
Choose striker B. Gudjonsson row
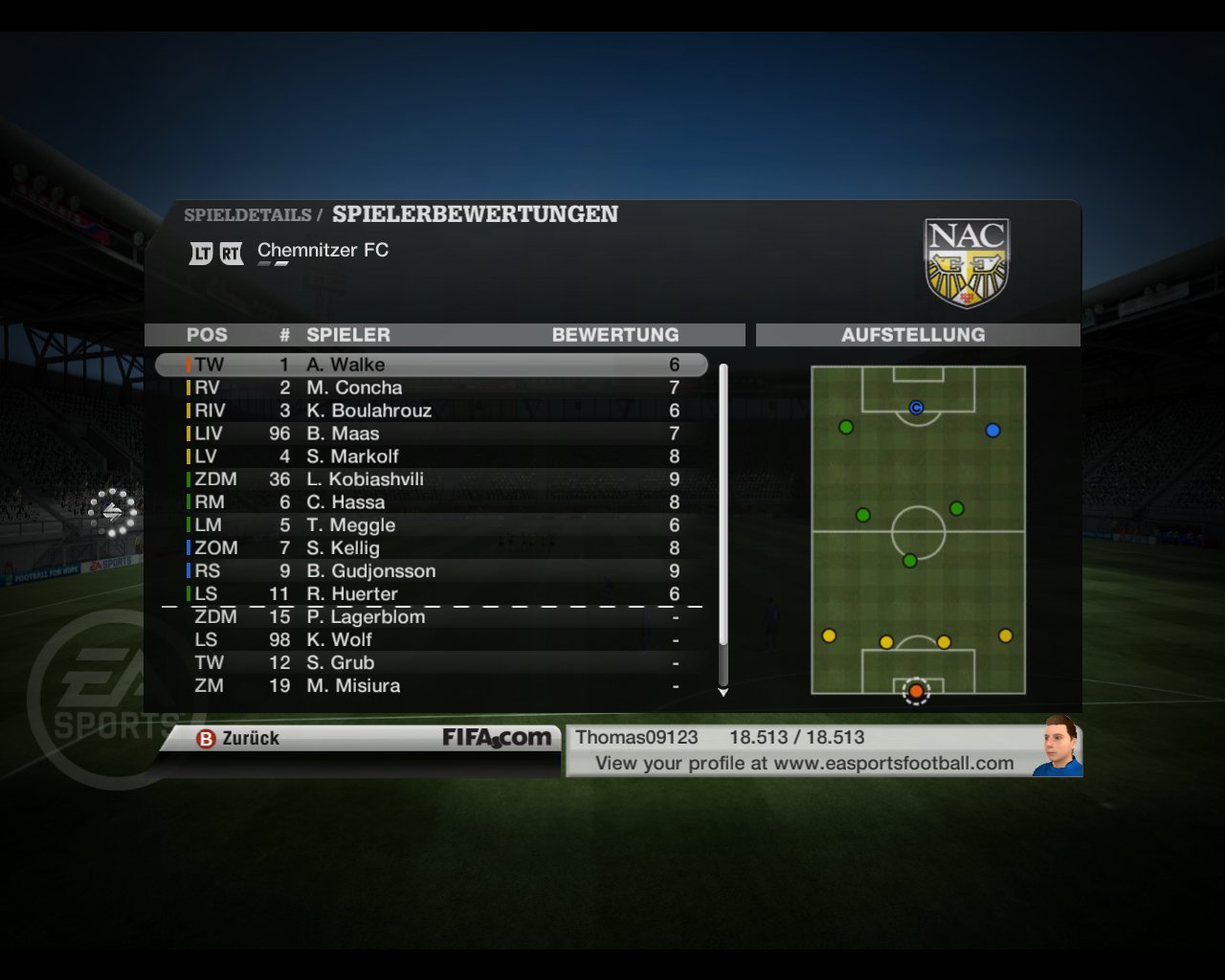point(431,571)
